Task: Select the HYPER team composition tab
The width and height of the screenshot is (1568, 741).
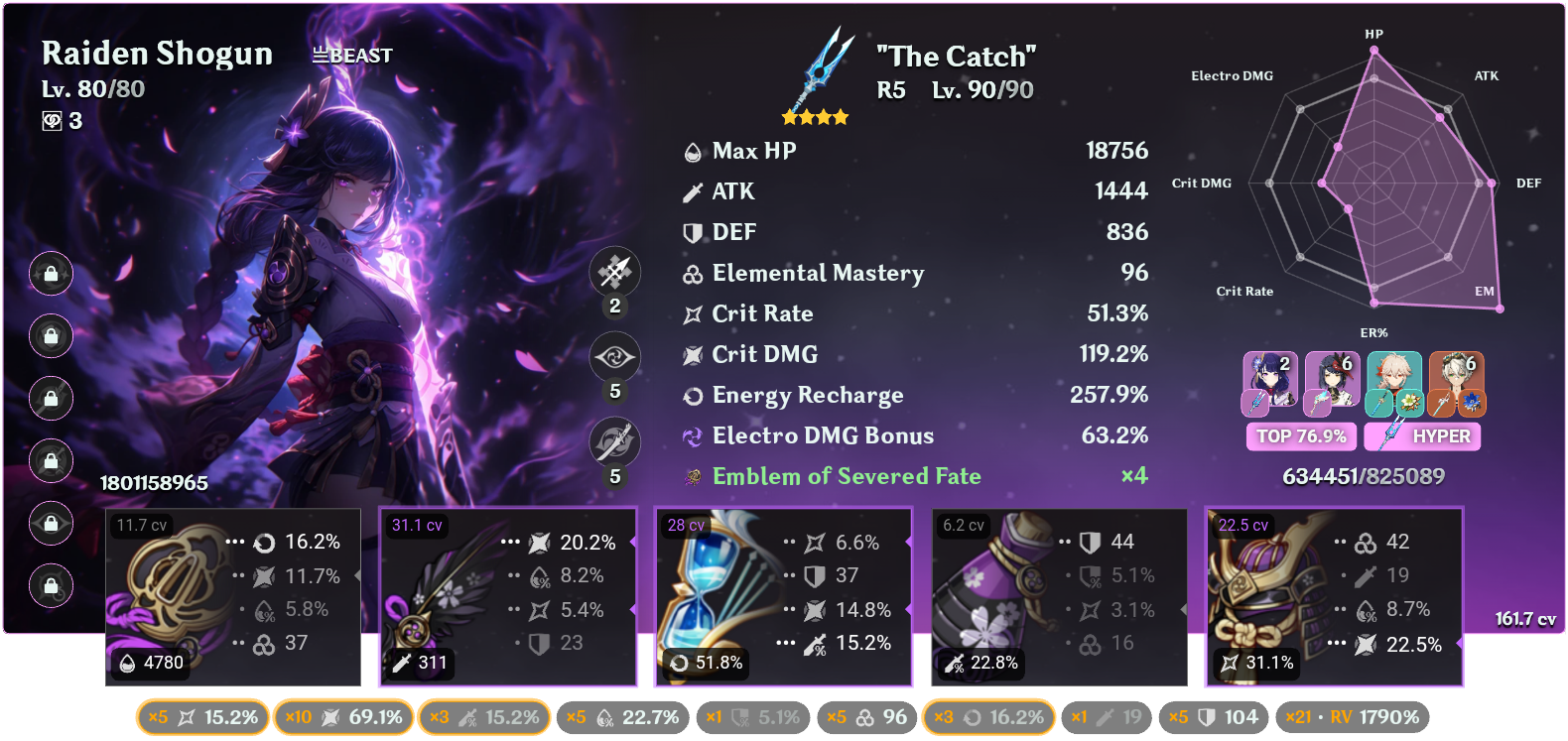Action: (x=1422, y=436)
